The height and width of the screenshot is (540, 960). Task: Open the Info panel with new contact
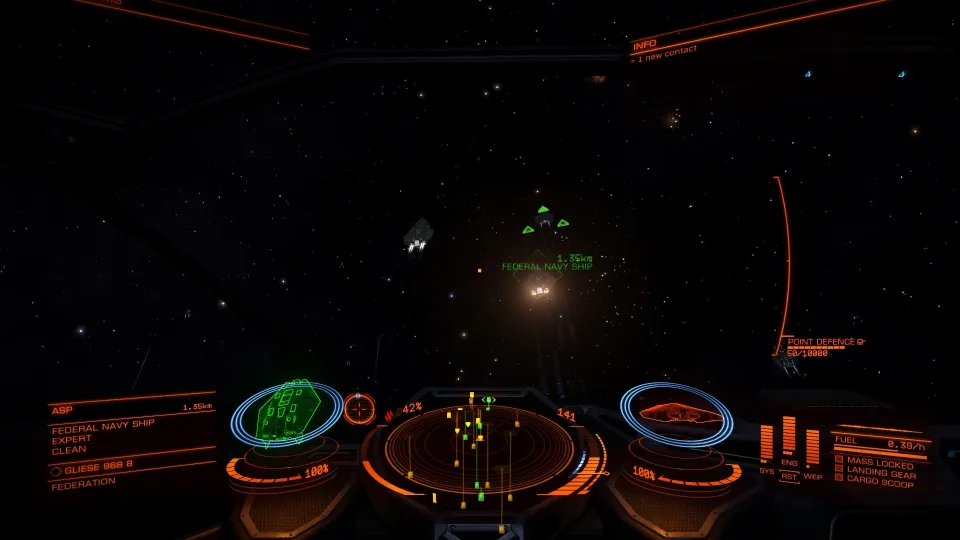tap(665, 47)
